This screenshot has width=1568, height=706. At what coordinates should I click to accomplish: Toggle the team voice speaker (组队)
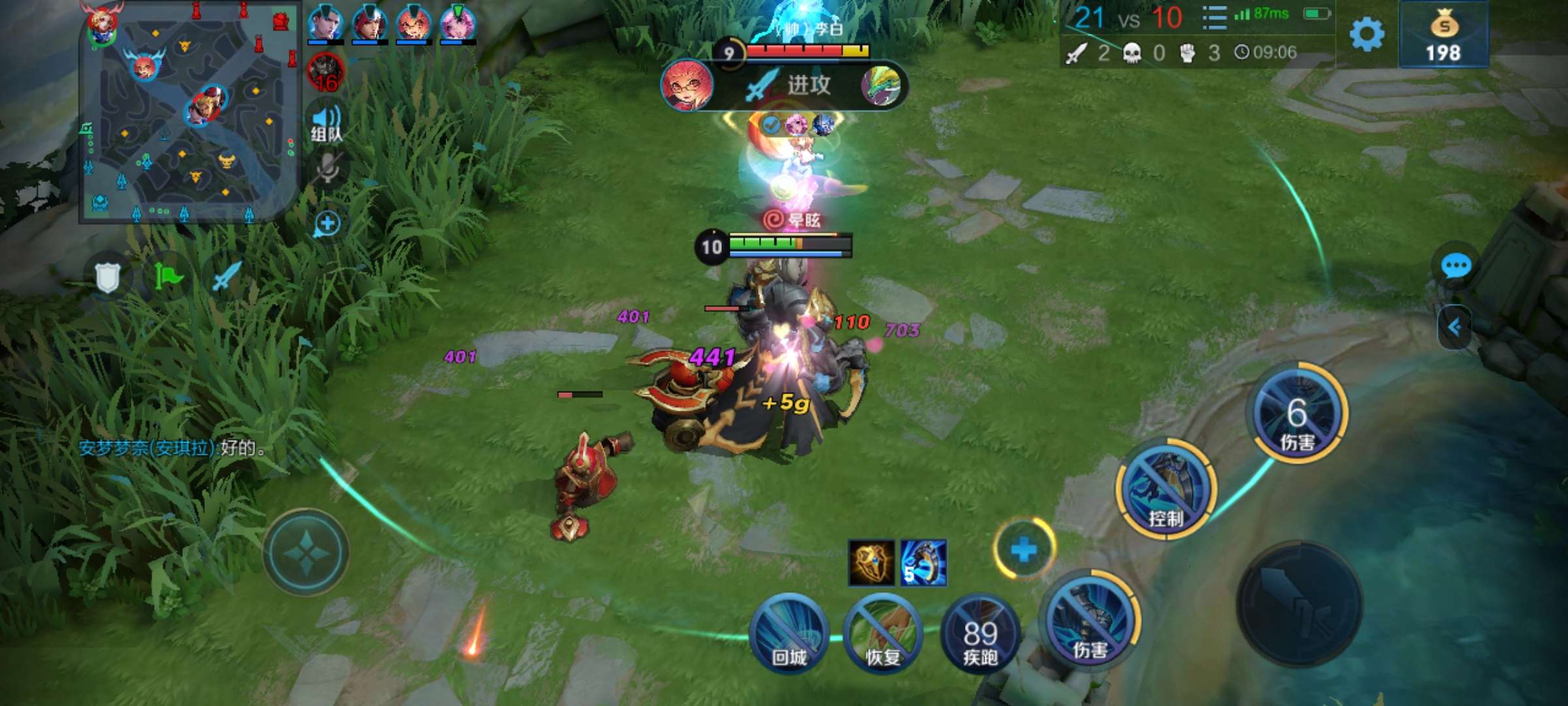327,123
